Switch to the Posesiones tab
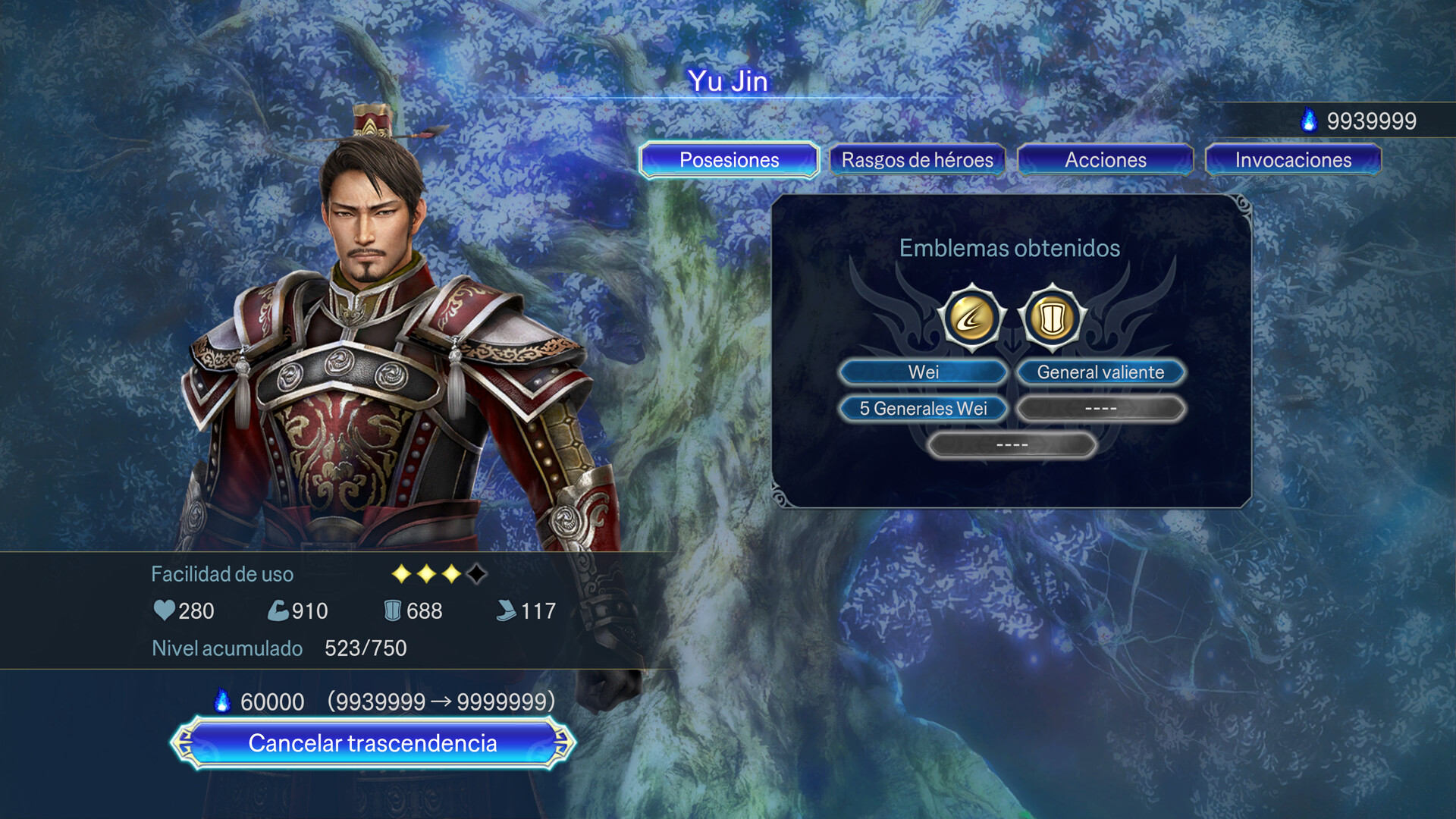This screenshot has width=1456, height=819. (729, 160)
